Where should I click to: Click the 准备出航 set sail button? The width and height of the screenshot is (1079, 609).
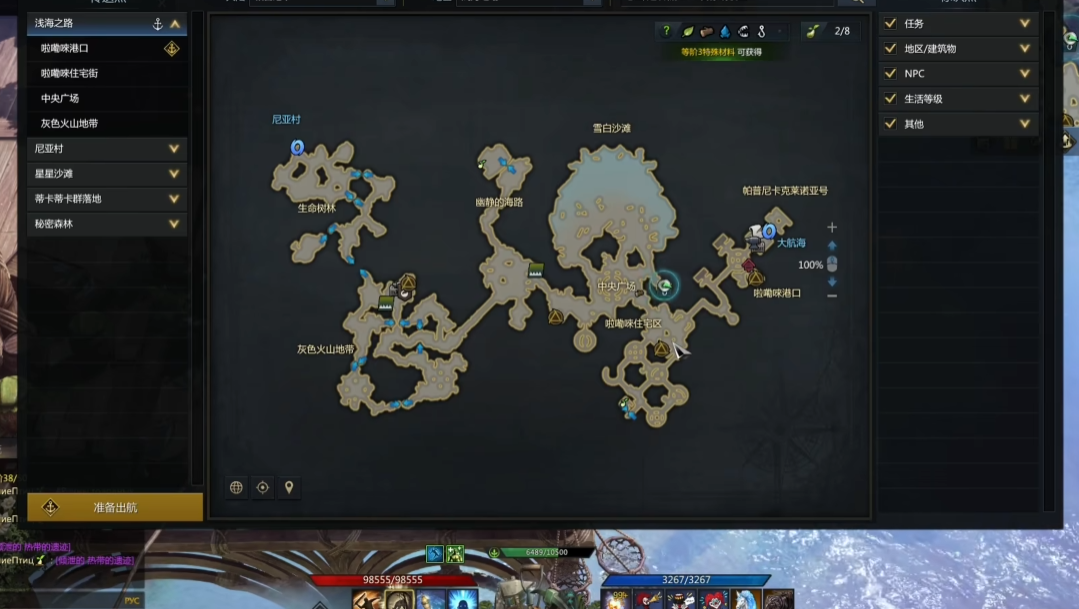click(x=115, y=507)
